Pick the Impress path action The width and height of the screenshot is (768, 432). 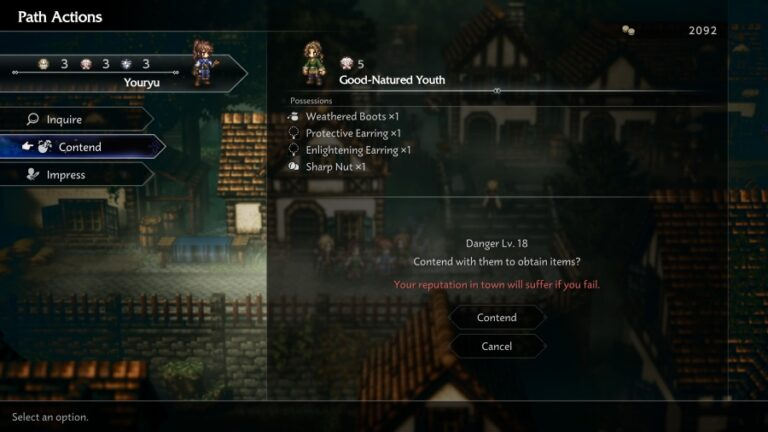tap(75, 175)
